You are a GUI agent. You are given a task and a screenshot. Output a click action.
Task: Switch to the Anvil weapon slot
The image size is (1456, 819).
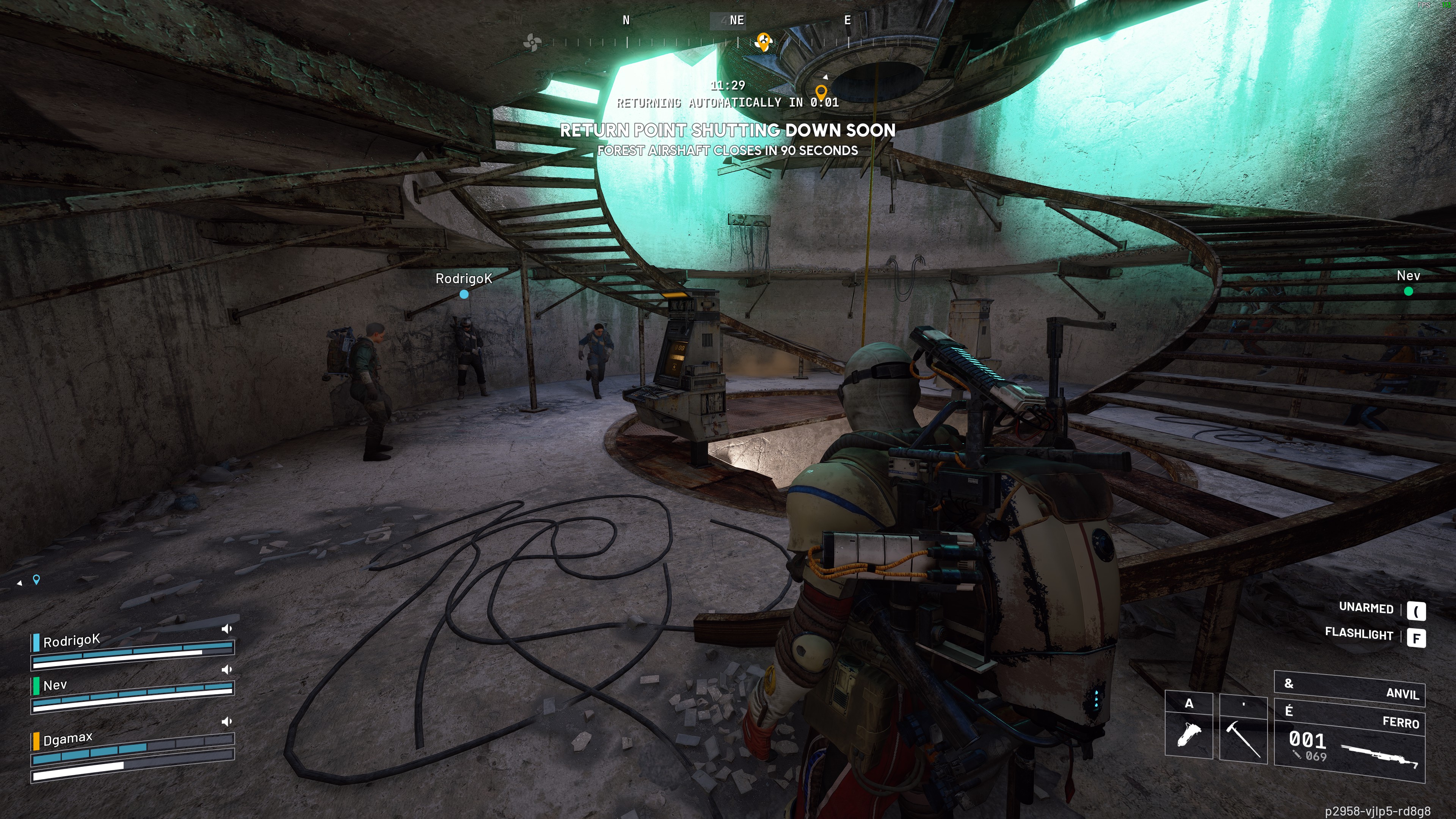[x=1349, y=689]
